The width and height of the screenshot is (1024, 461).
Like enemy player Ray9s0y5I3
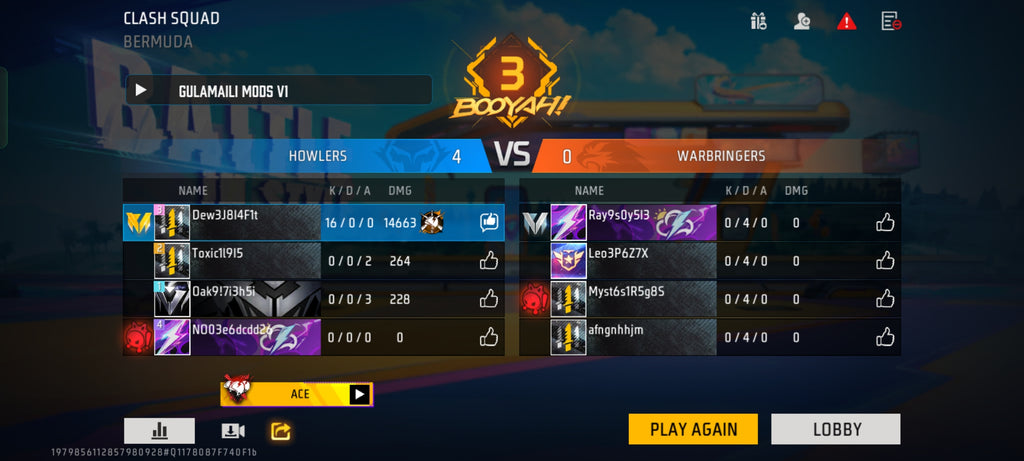tap(885, 222)
